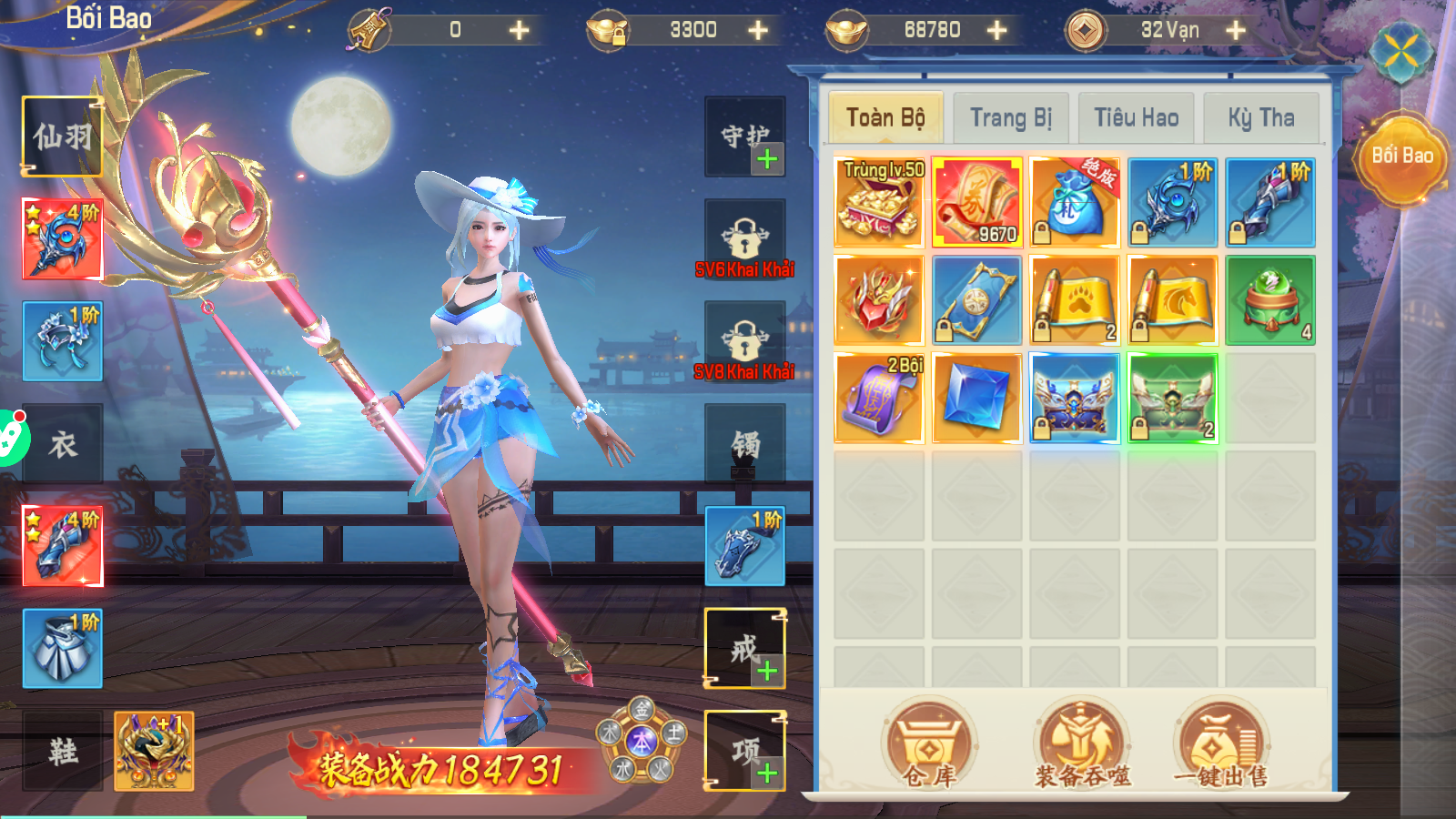Open the Tiêu Hao tab
The height and width of the screenshot is (819, 1456).
1136,118
